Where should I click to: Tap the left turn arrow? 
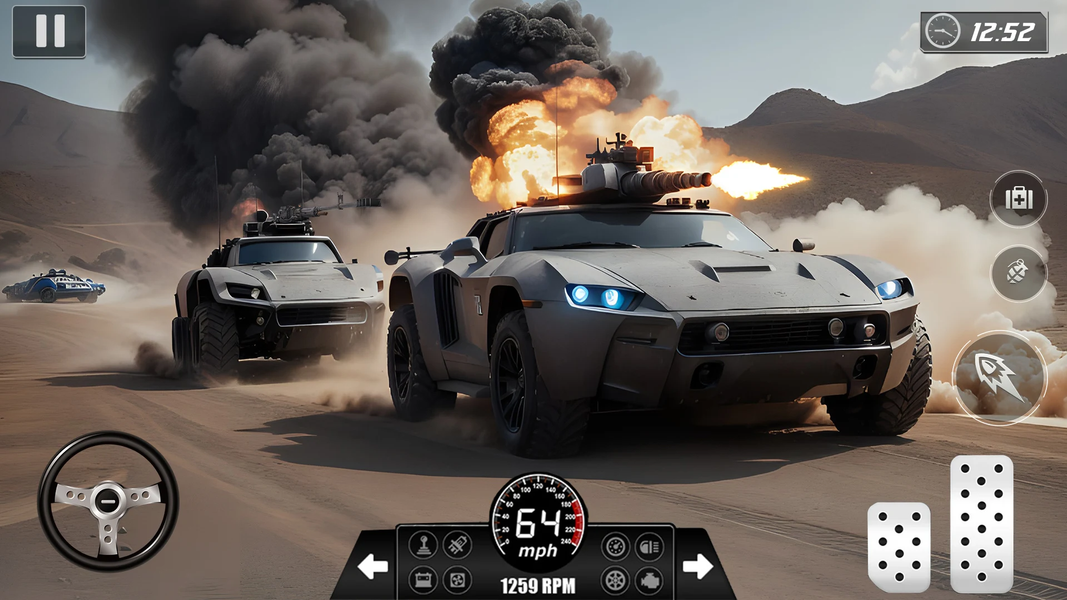pos(373,567)
